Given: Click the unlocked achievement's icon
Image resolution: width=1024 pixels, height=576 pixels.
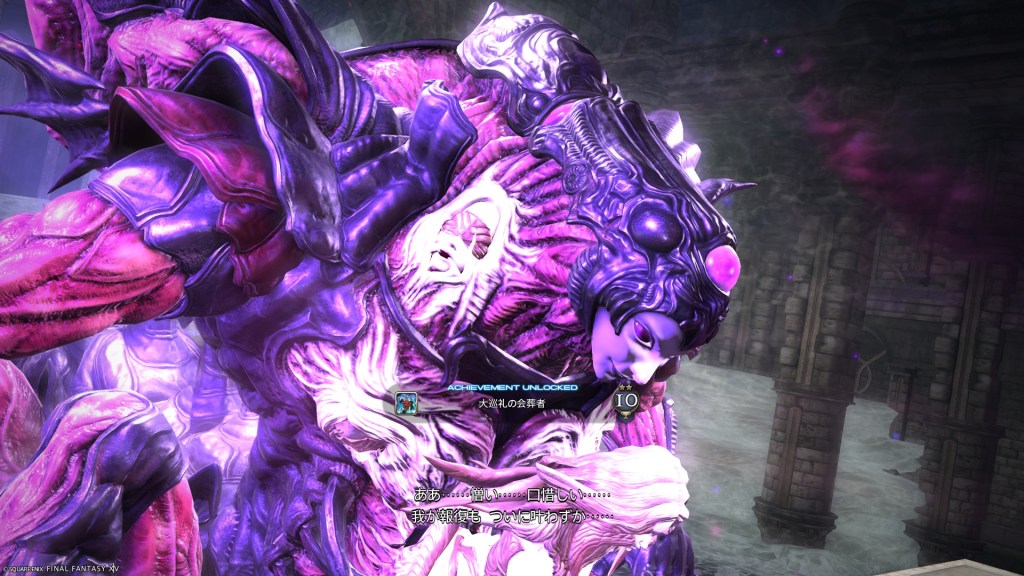Looking at the screenshot, I should (x=408, y=401).
